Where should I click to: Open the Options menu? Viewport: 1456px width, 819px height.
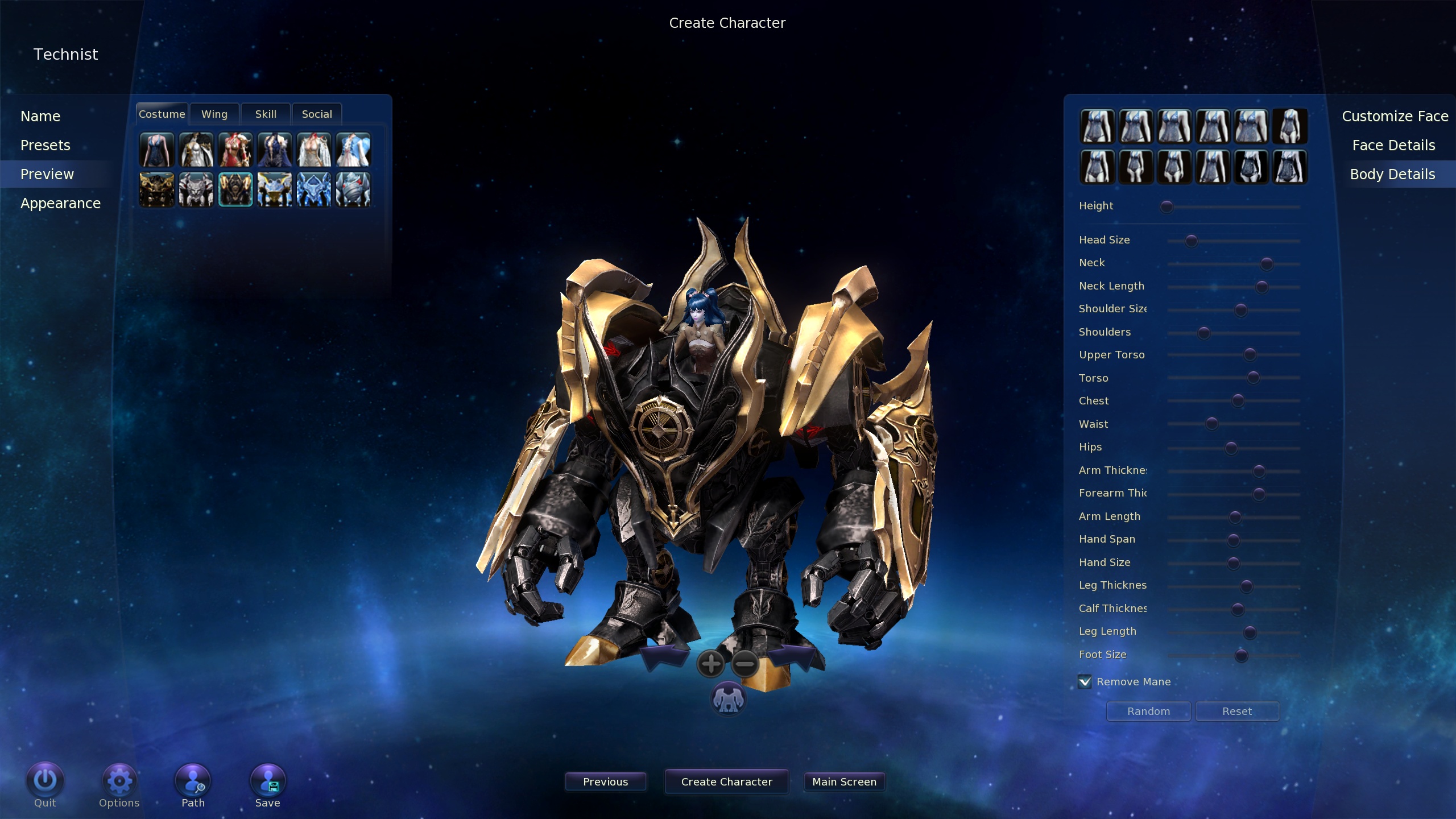[x=119, y=782]
